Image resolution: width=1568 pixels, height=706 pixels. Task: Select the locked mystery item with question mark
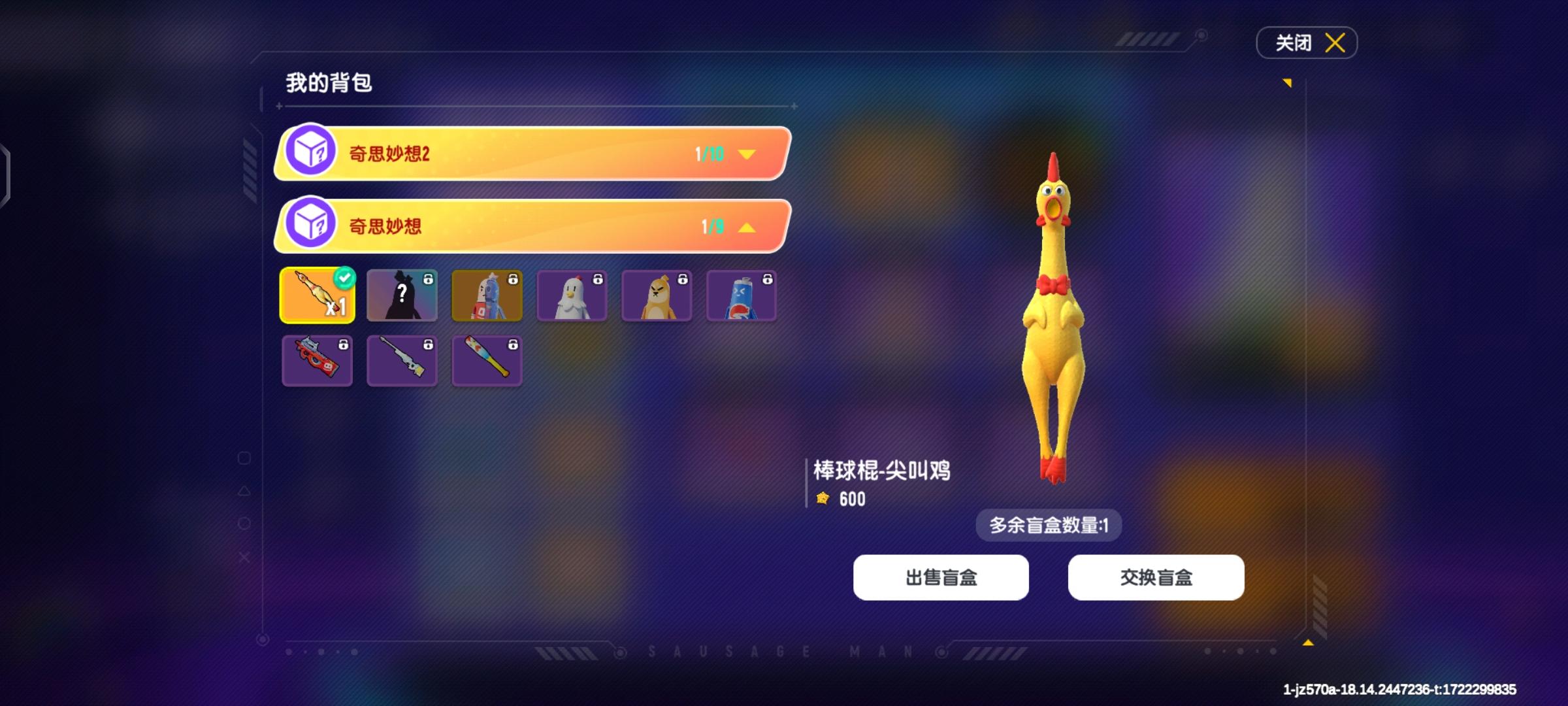pyautogui.click(x=402, y=295)
